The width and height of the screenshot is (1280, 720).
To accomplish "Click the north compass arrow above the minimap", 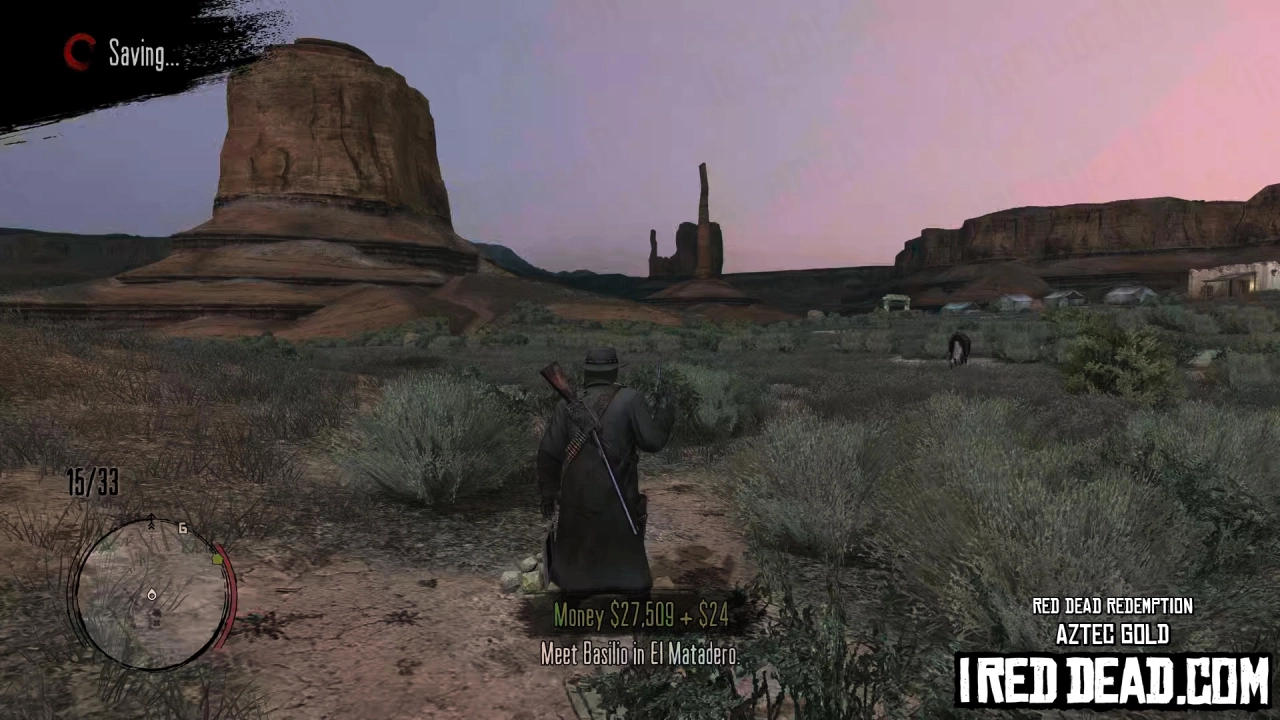I will point(152,518).
